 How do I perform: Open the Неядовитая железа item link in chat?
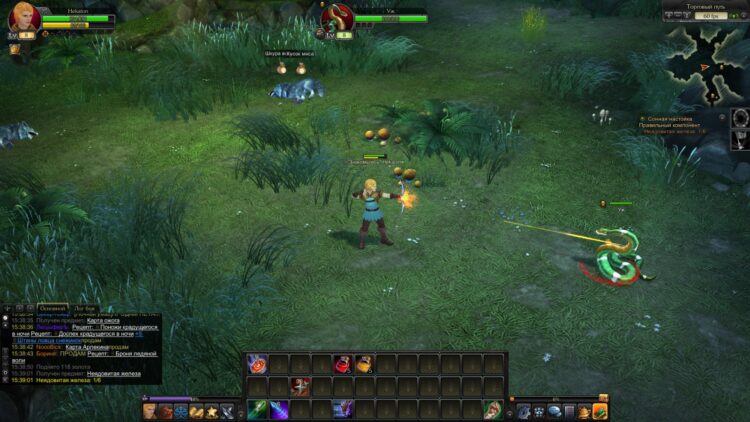[114, 373]
